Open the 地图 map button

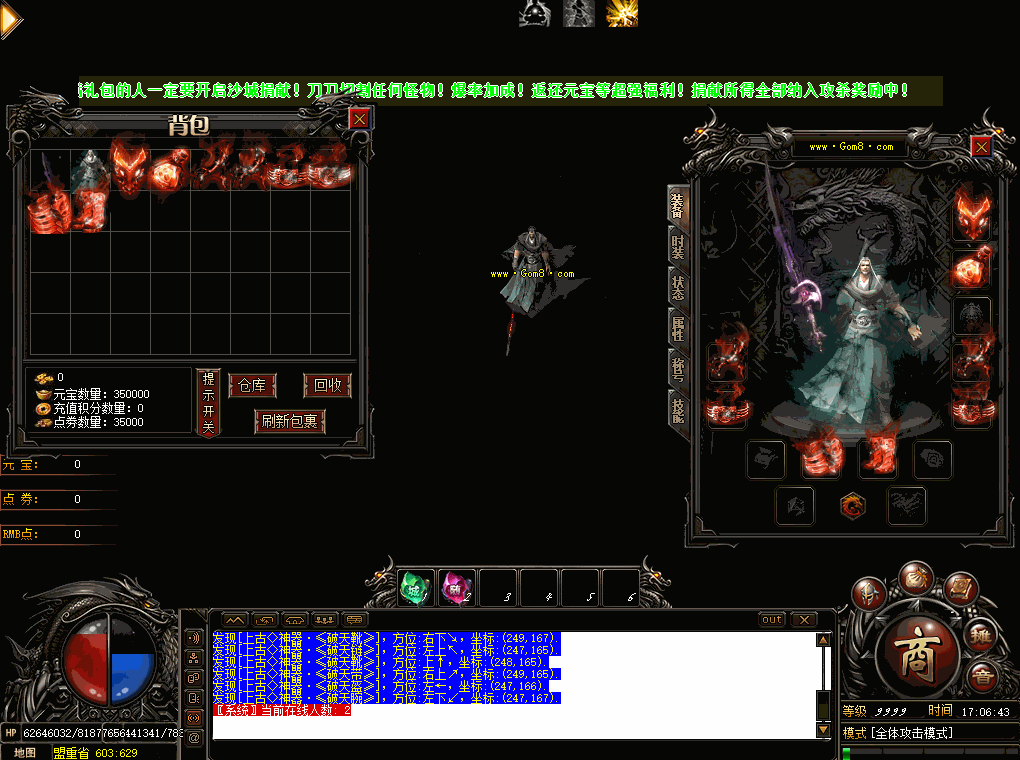pyautogui.click(x=25, y=752)
